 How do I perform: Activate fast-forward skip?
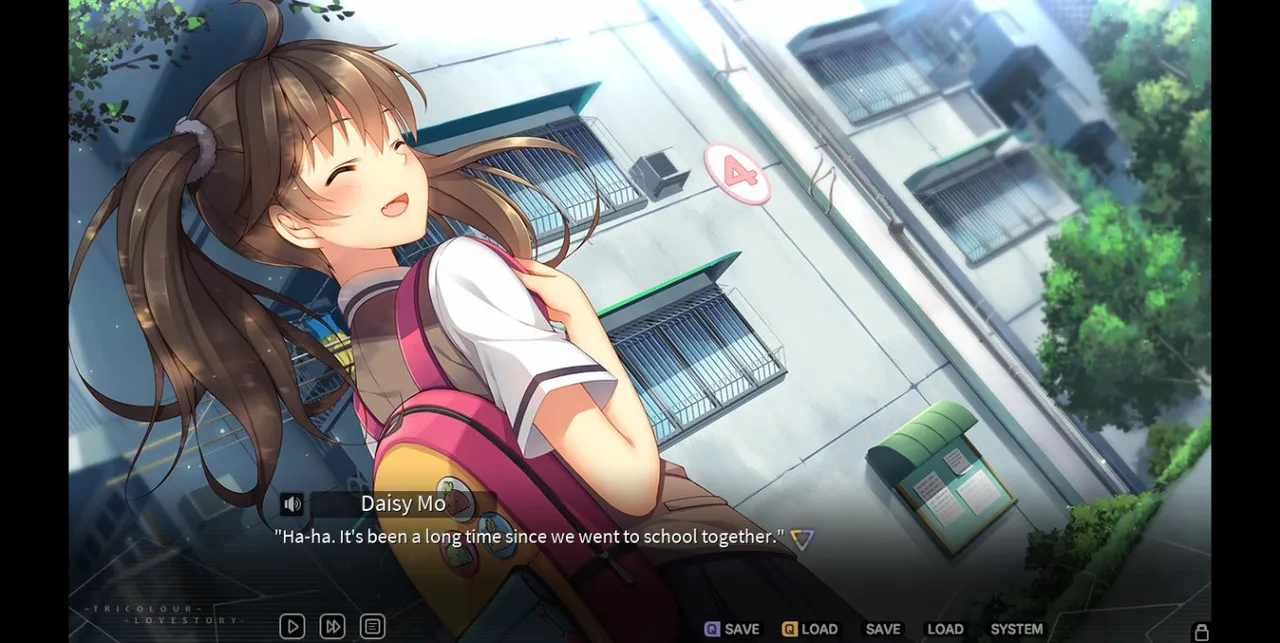[332, 627]
